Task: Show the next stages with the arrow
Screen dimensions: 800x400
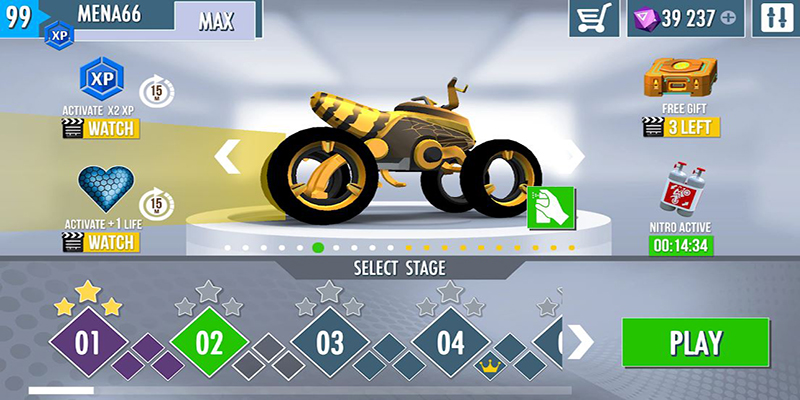Action: pos(580,342)
